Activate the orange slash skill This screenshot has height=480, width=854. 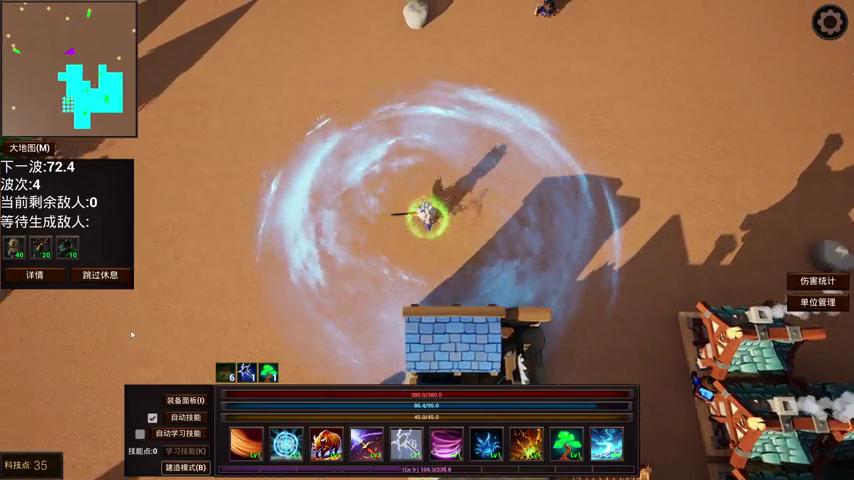point(246,443)
